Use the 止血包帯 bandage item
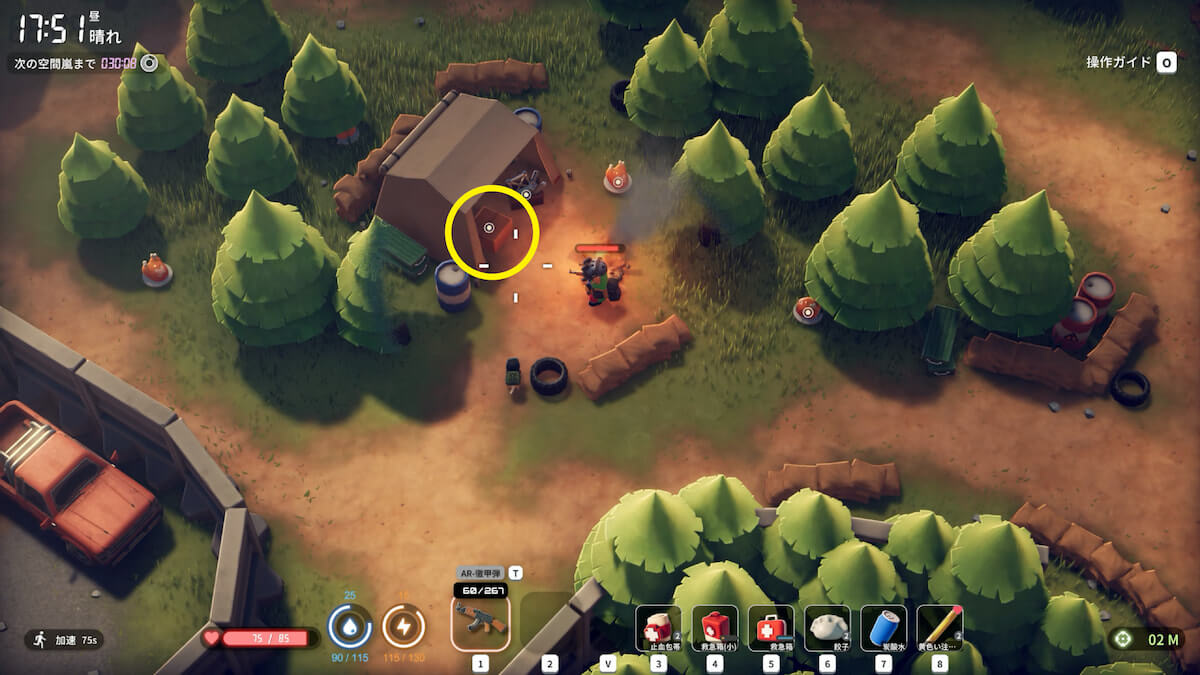Screen dimensions: 1200x675 point(658,628)
